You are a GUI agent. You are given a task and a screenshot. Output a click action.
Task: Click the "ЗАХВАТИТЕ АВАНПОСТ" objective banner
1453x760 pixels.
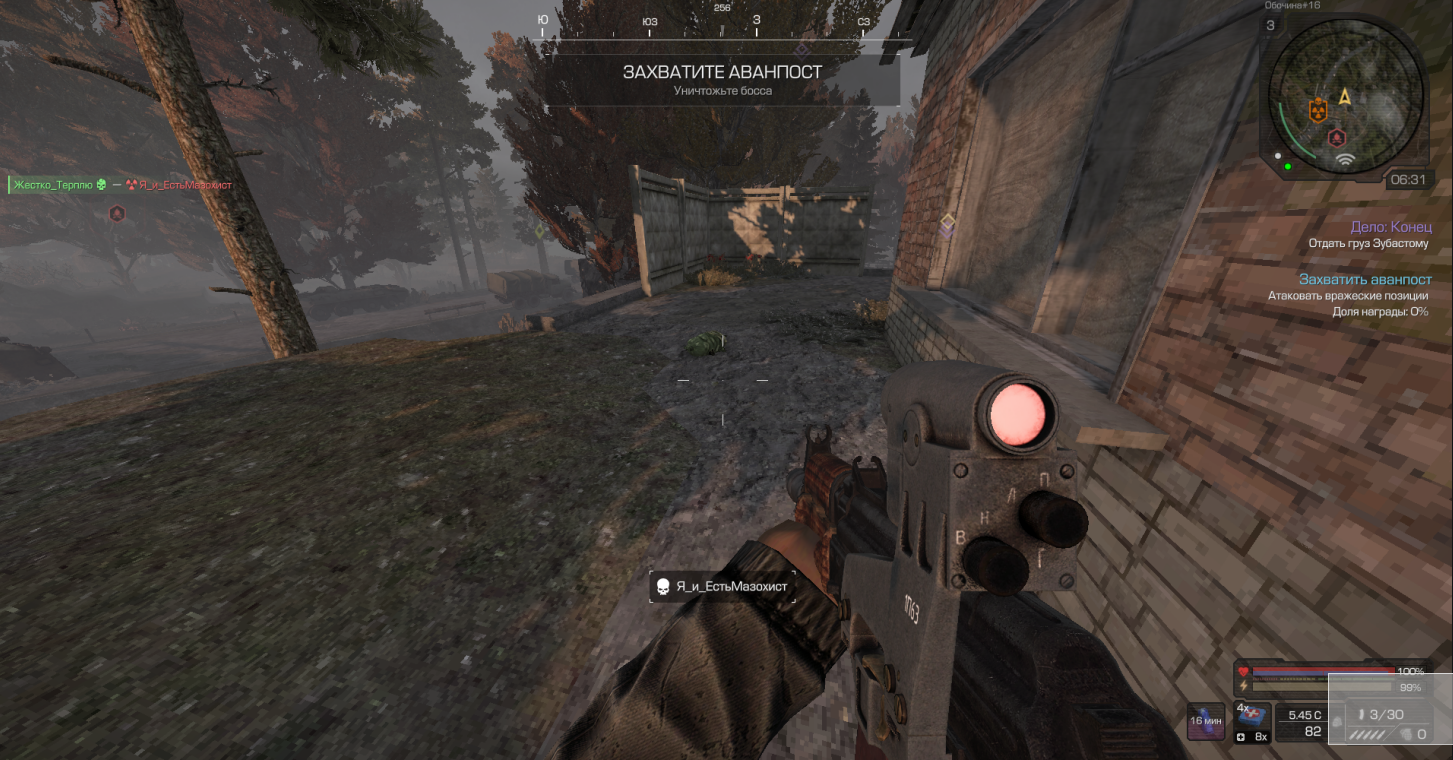coord(722,79)
